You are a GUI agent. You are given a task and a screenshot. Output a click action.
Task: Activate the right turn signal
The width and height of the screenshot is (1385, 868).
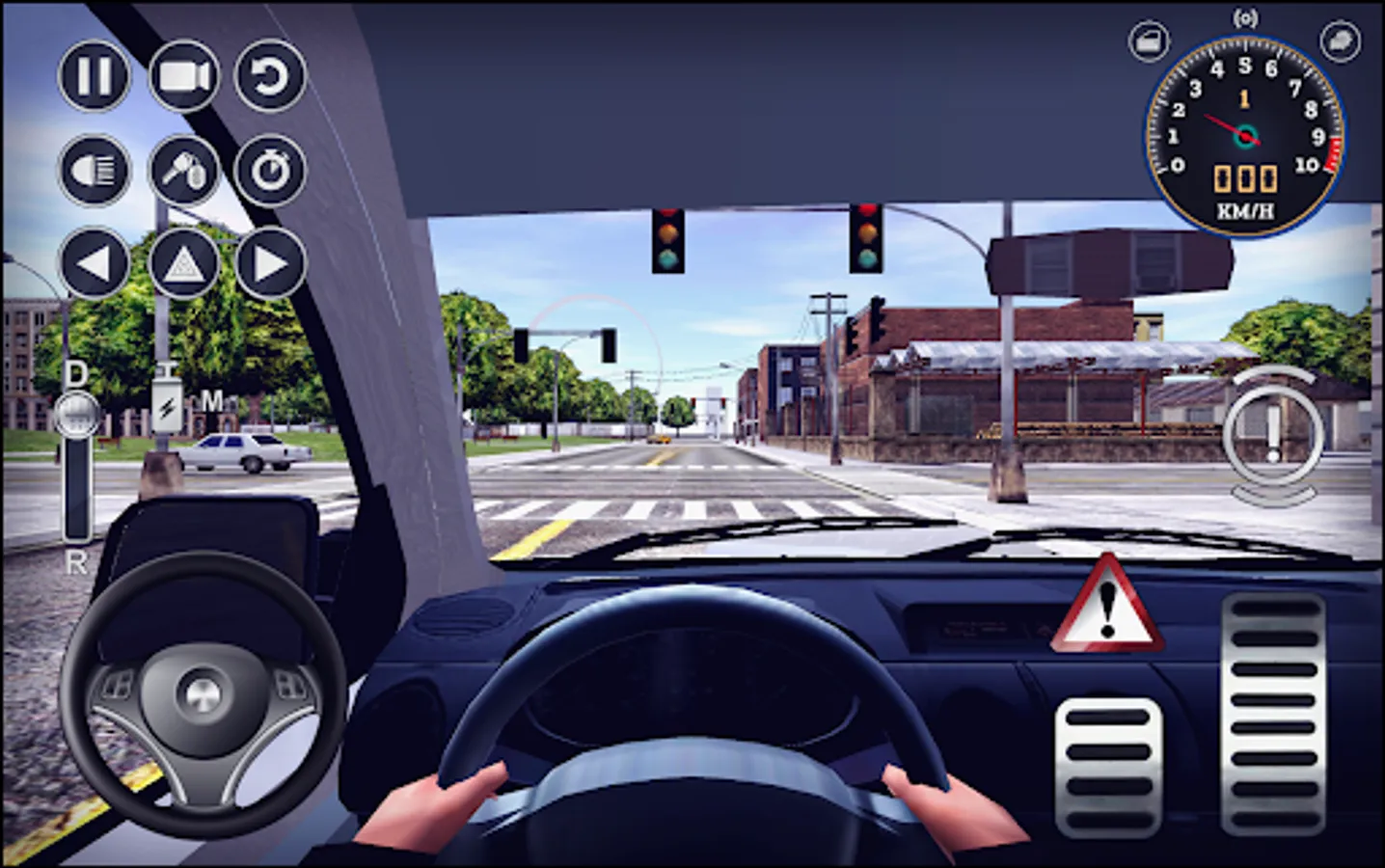(x=271, y=262)
